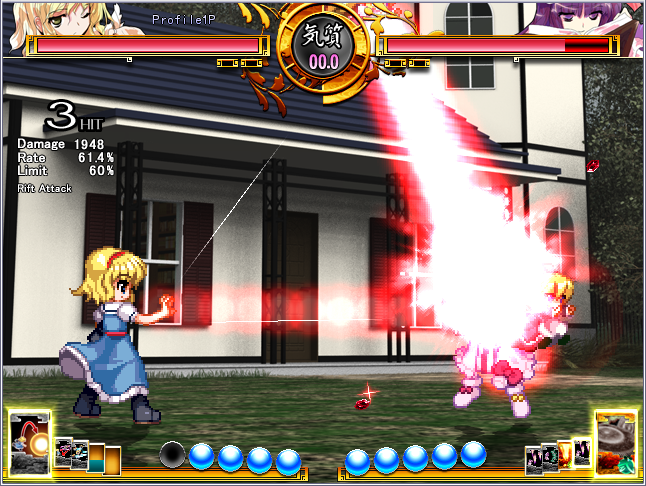Select player two's highlighted stone spell card
This screenshot has width=646, height=486.
pos(616,442)
